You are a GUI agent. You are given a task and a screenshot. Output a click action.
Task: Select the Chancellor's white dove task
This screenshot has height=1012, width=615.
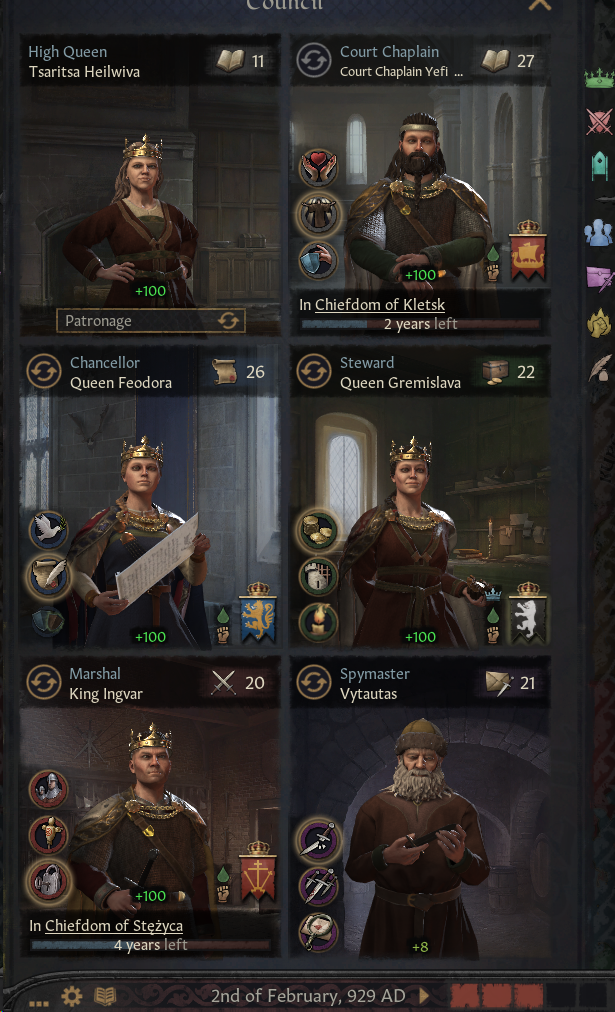click(x=48, y=530)
